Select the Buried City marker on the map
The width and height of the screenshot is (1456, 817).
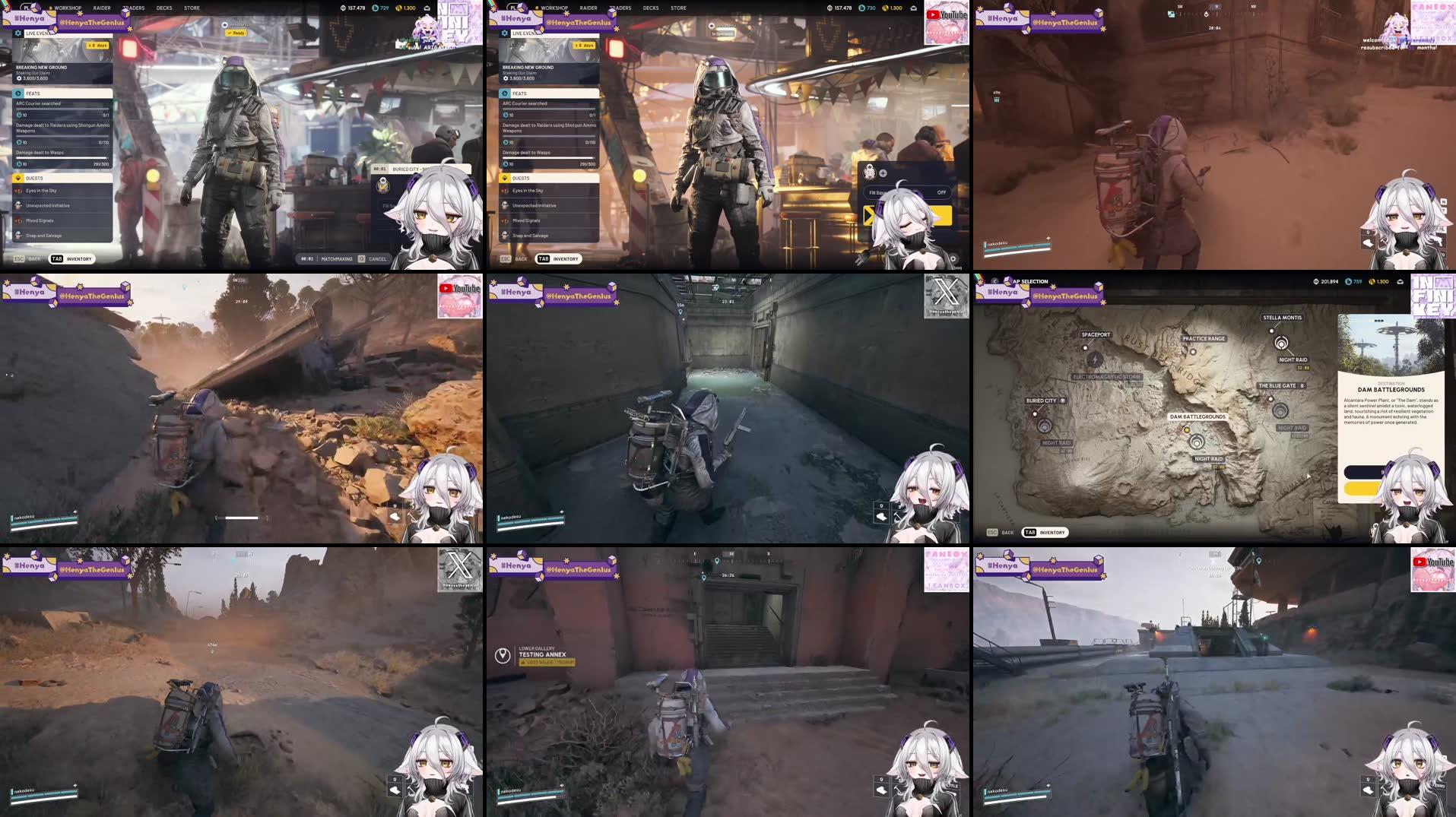coord(1035,413)
